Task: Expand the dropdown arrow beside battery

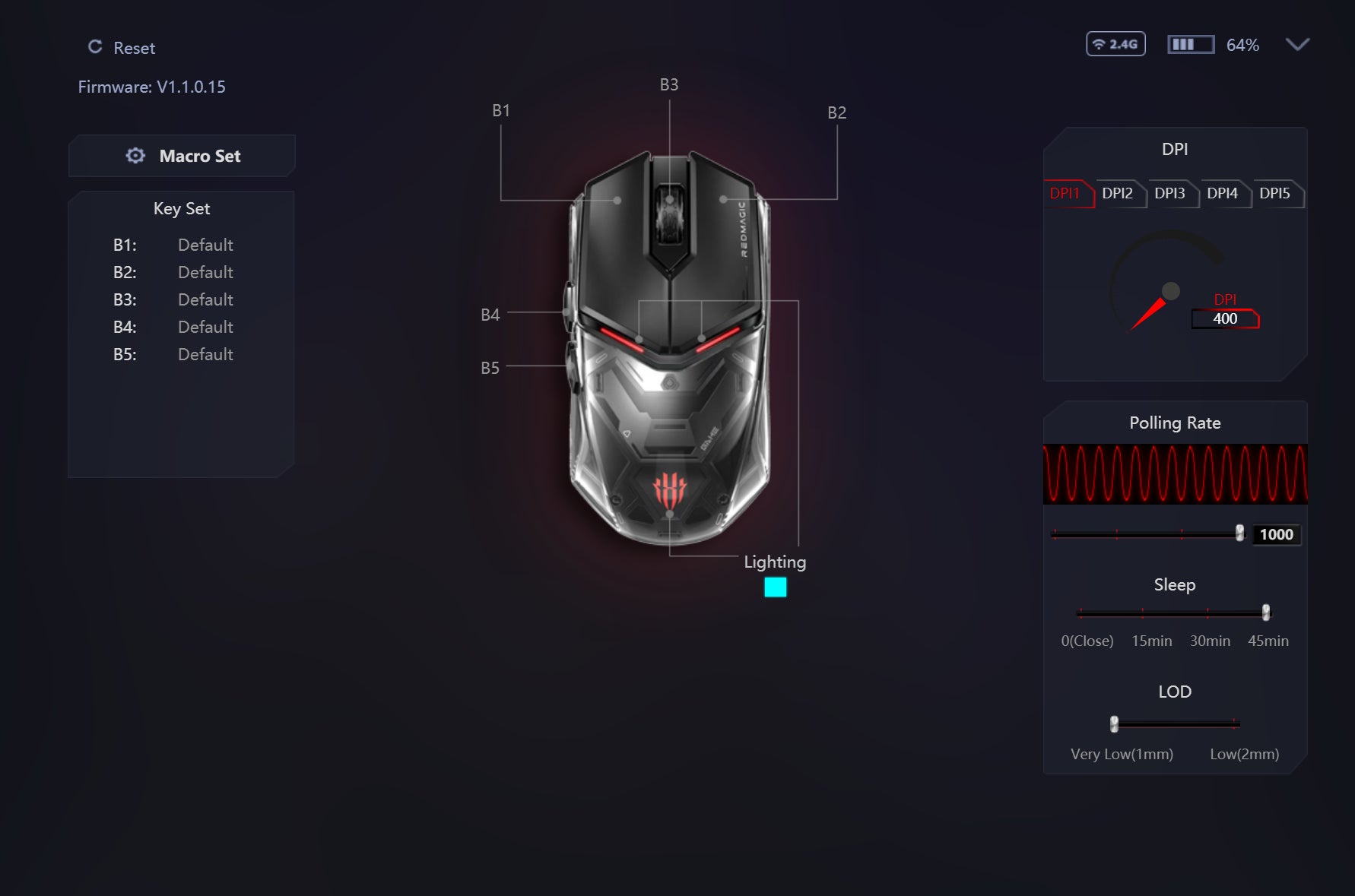Action: coord(1297,45)
